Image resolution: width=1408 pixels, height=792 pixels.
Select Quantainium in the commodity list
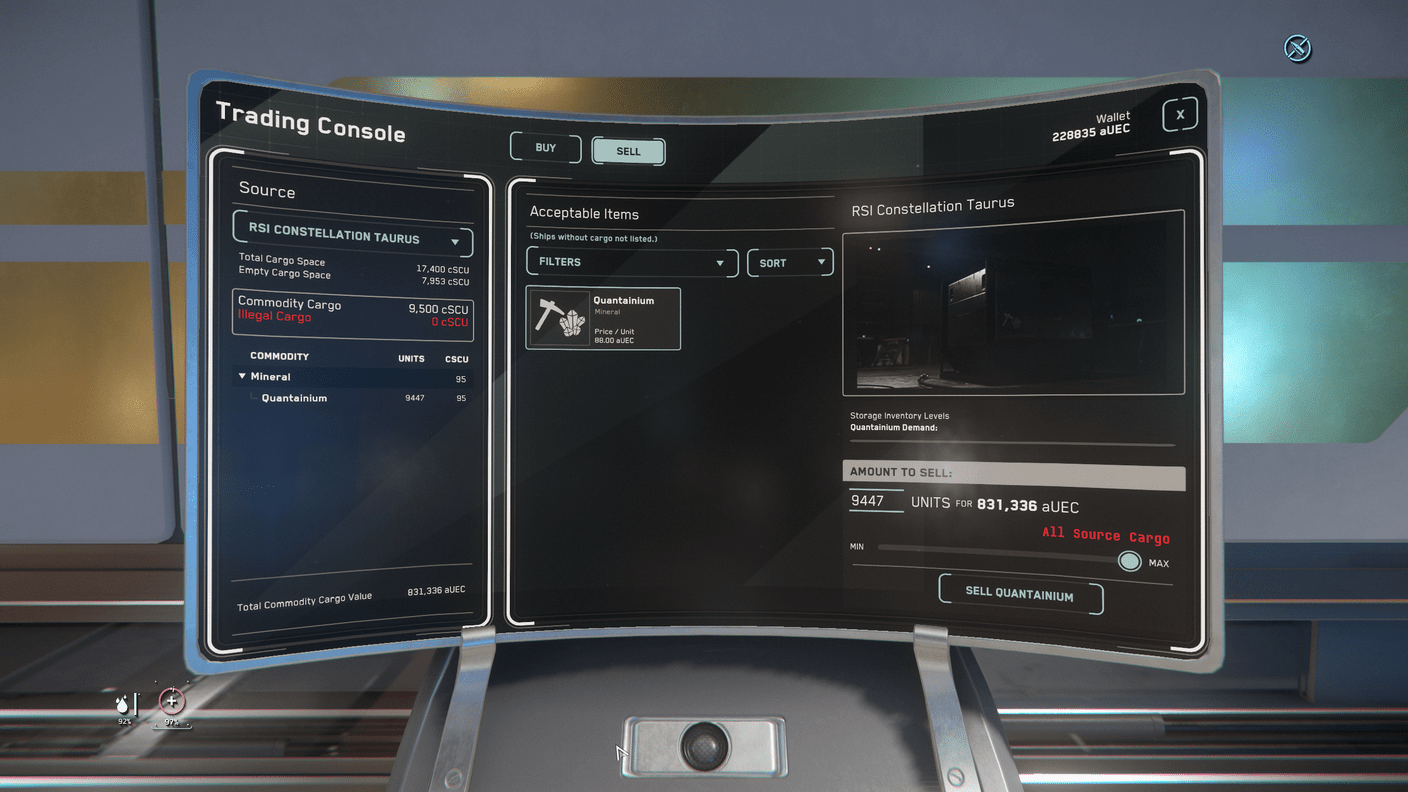click(x=294, y=397)
